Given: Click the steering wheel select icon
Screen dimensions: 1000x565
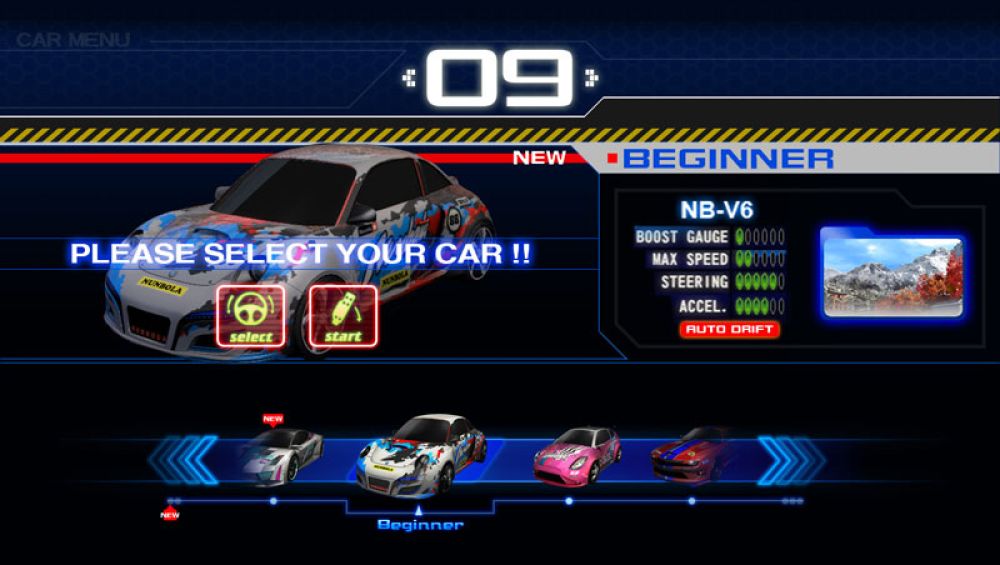Looking at the screenshot, I should [x=251, y=316].
